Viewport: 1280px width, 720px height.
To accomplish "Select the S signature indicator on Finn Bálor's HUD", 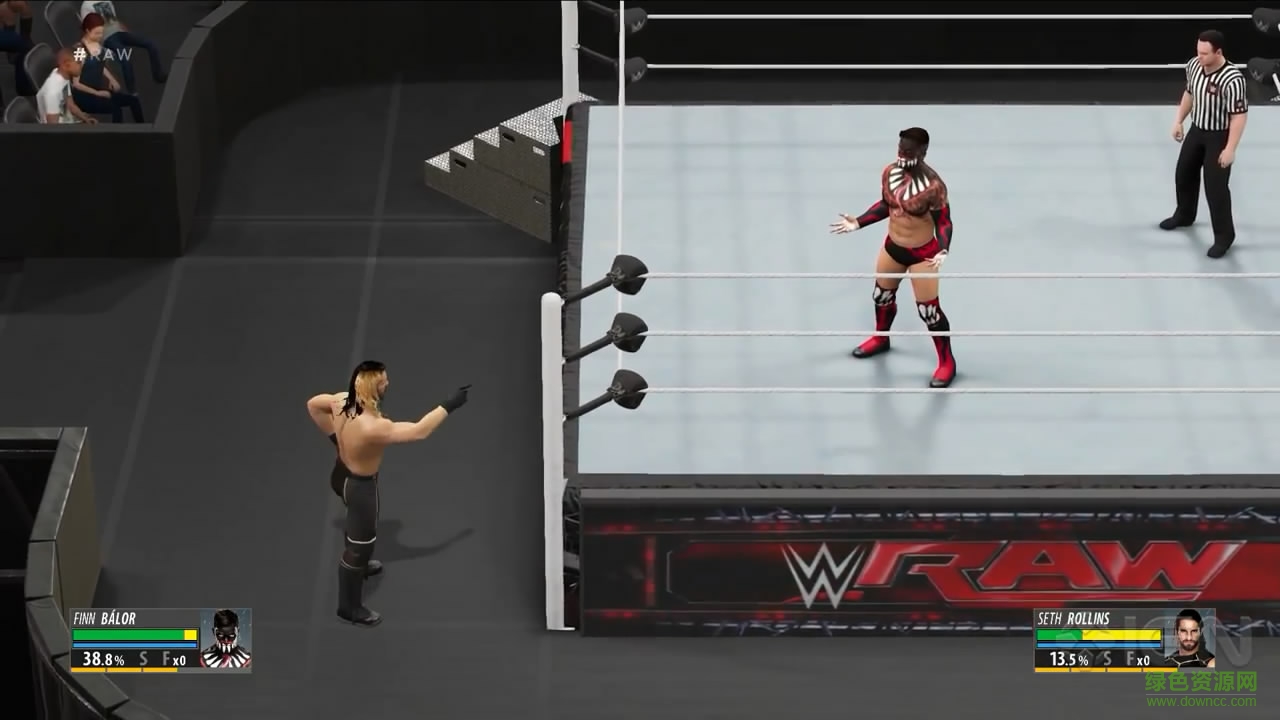I will 144,658.
